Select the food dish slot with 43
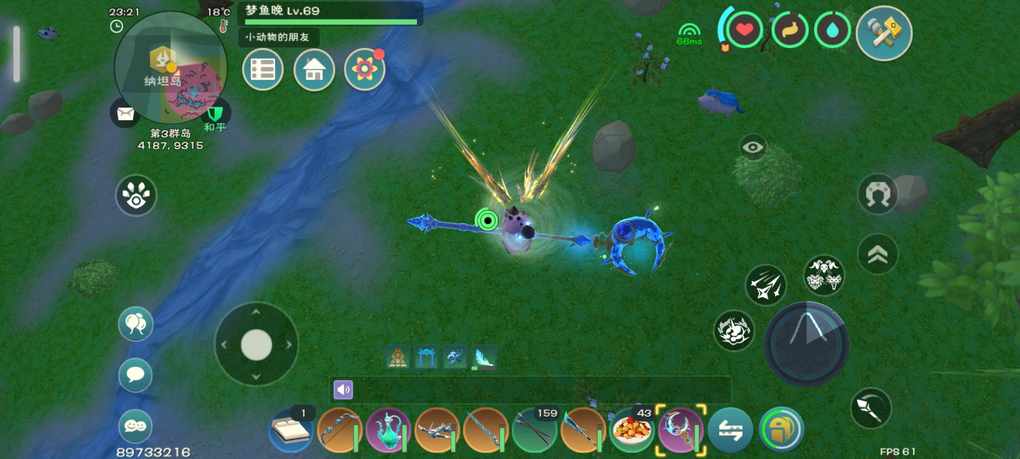Image resolution: width=1020 pixels, height=459 pixels. (x=632, y=431)
